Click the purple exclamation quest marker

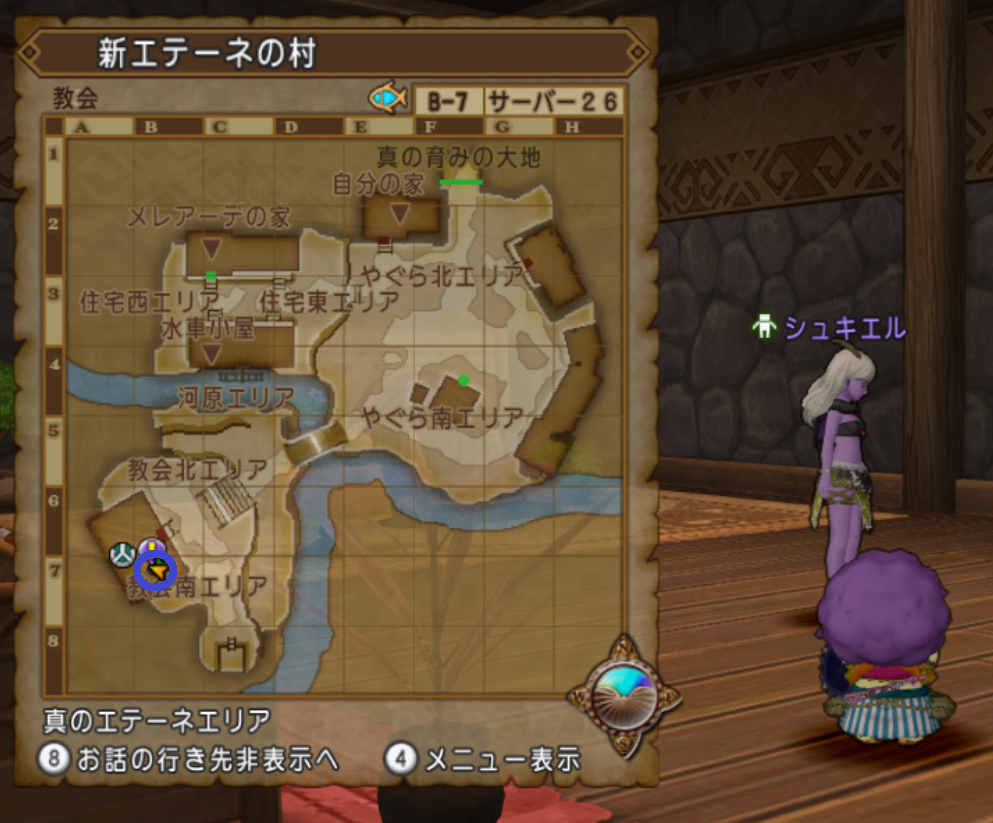(x=151, y=548)
